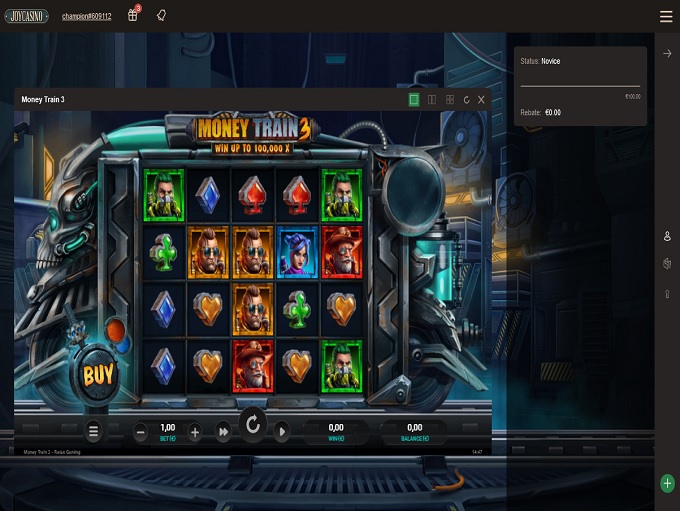Collapse the side panel with the arrow

coord(667,54)
